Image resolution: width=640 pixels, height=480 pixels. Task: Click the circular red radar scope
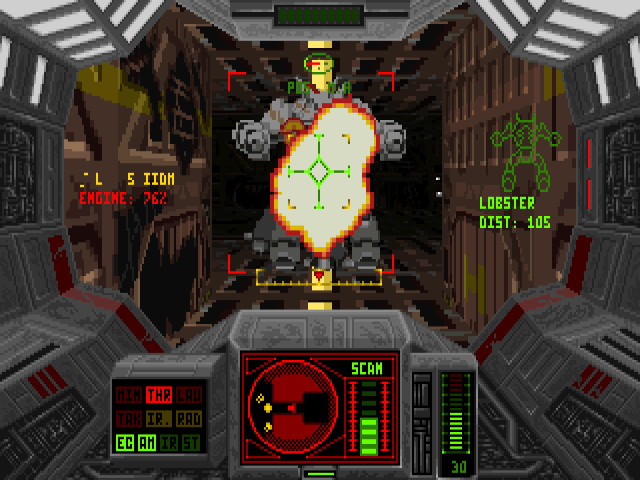point(296,408)
